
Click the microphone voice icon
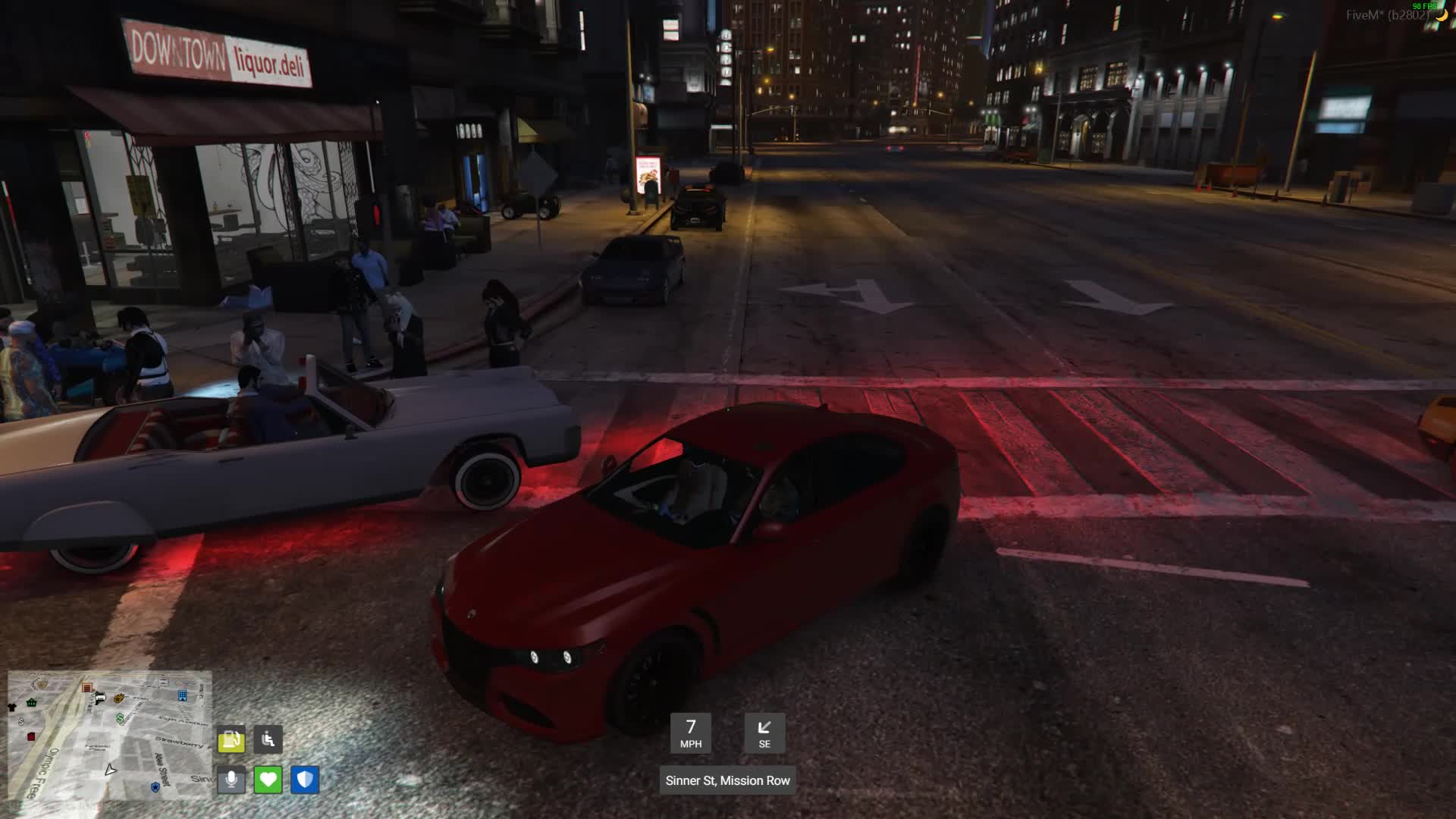coord(231,780)
